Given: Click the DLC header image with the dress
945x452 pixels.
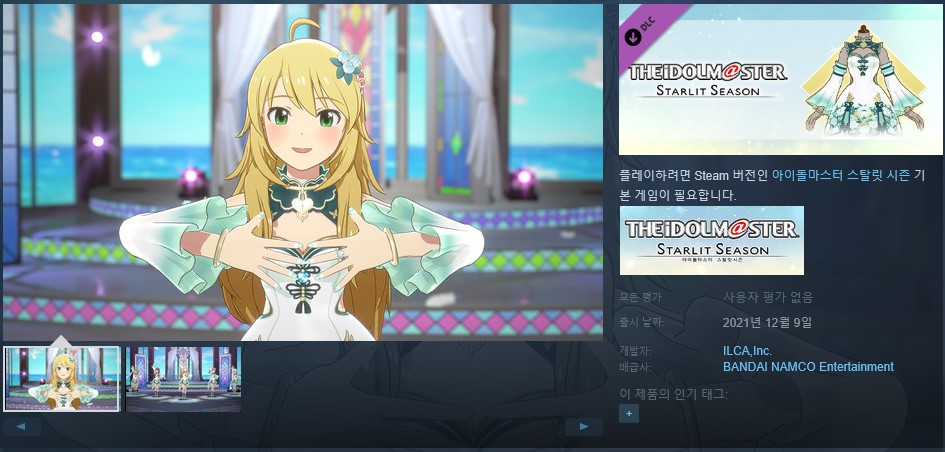Looking at the screenshot, I should [x=780, y=80].
